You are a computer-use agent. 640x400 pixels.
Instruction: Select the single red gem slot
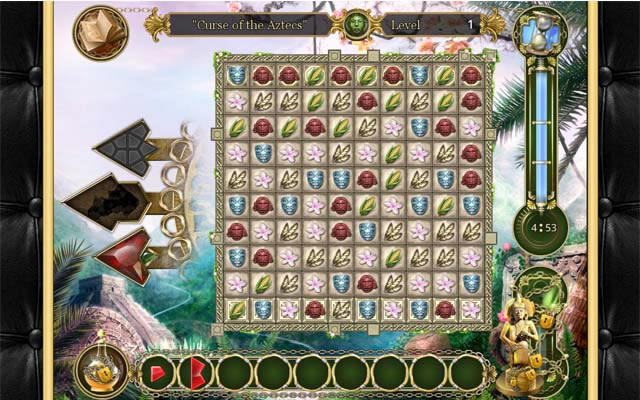tap(157, 372)
